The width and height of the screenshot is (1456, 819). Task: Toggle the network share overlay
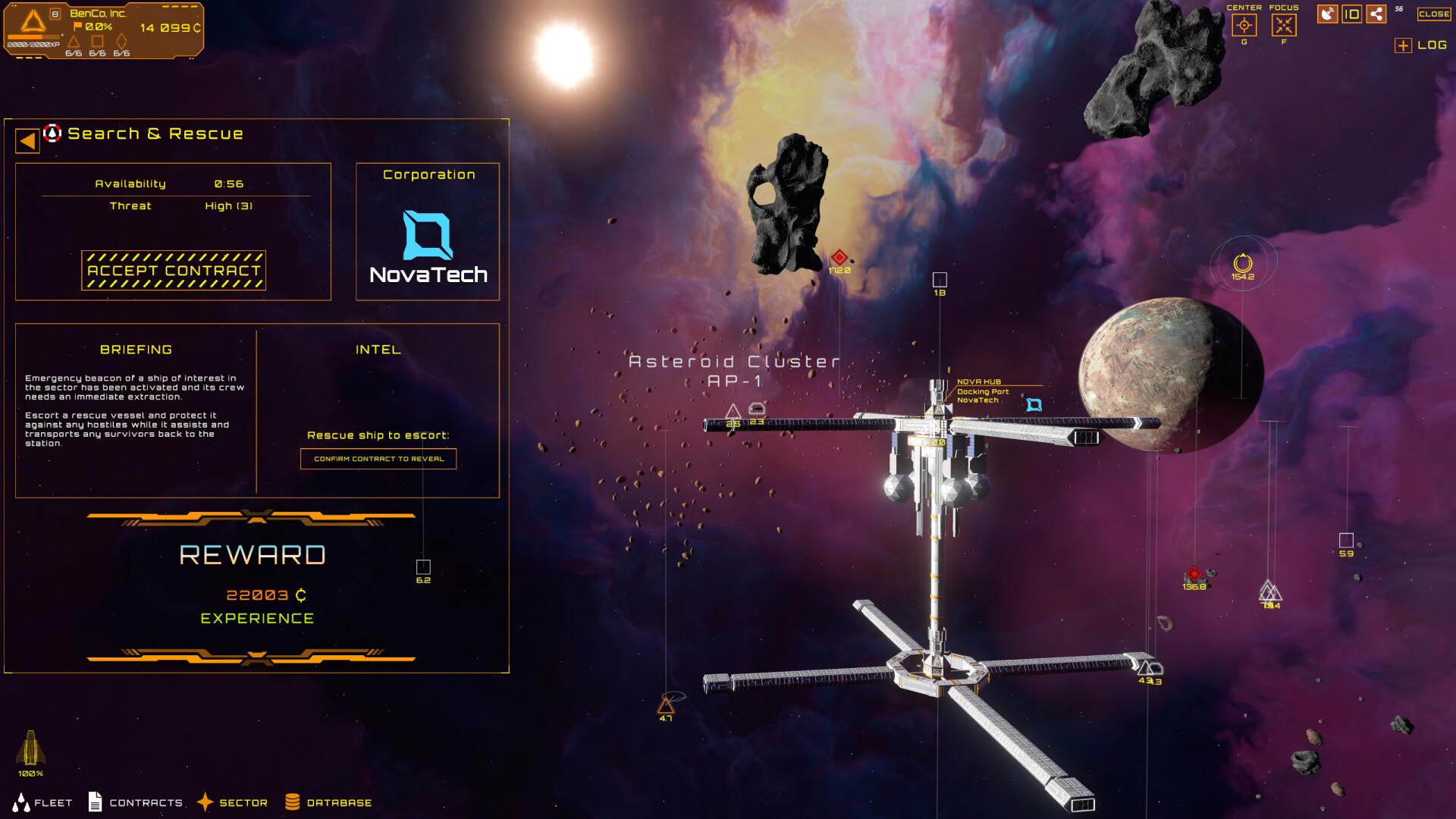point(1376,15)
